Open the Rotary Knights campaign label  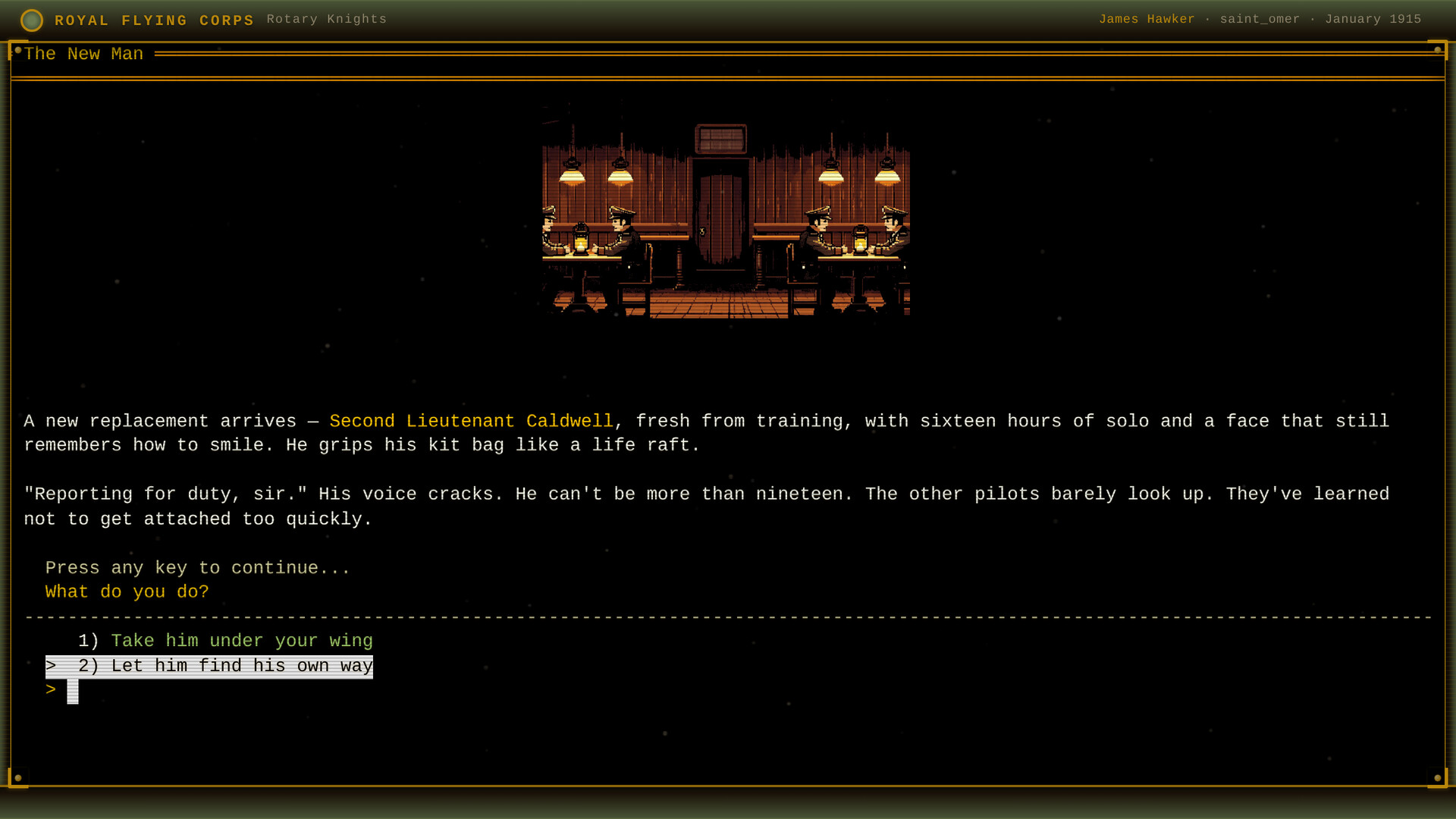pos(326,19)
